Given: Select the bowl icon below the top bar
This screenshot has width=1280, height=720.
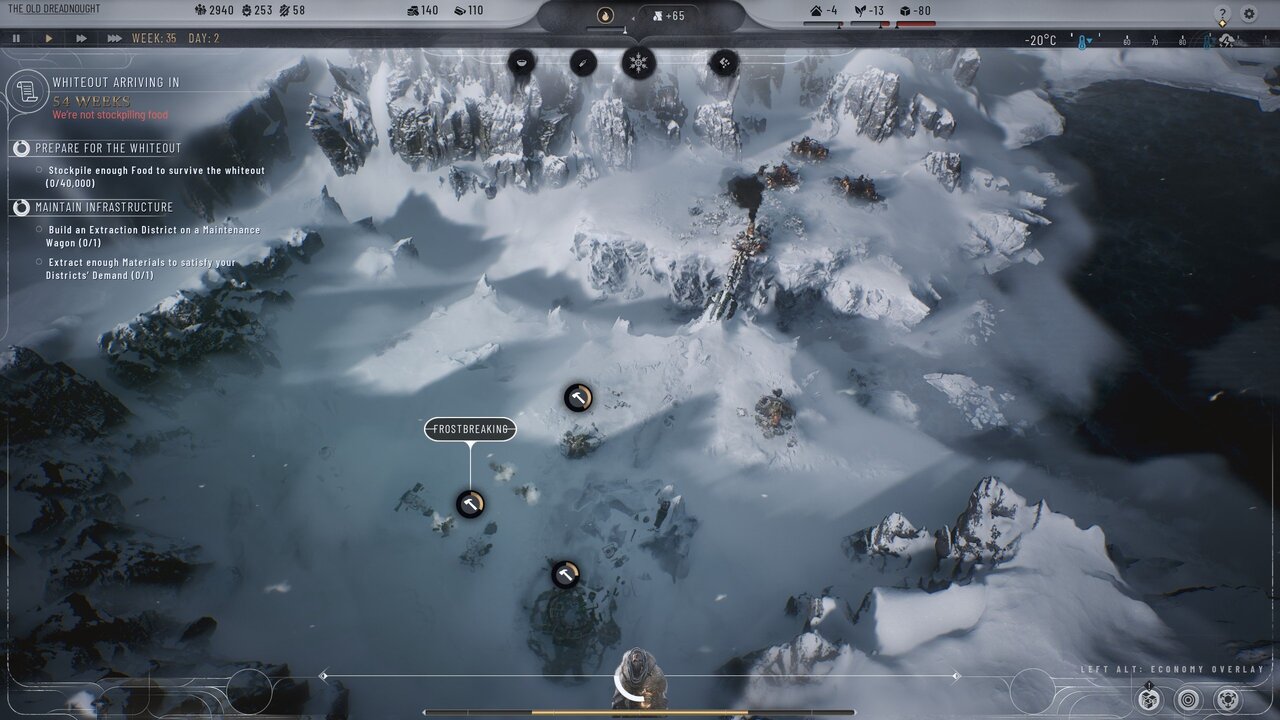Looking at the screenshot, I should [x=521, y=63].
